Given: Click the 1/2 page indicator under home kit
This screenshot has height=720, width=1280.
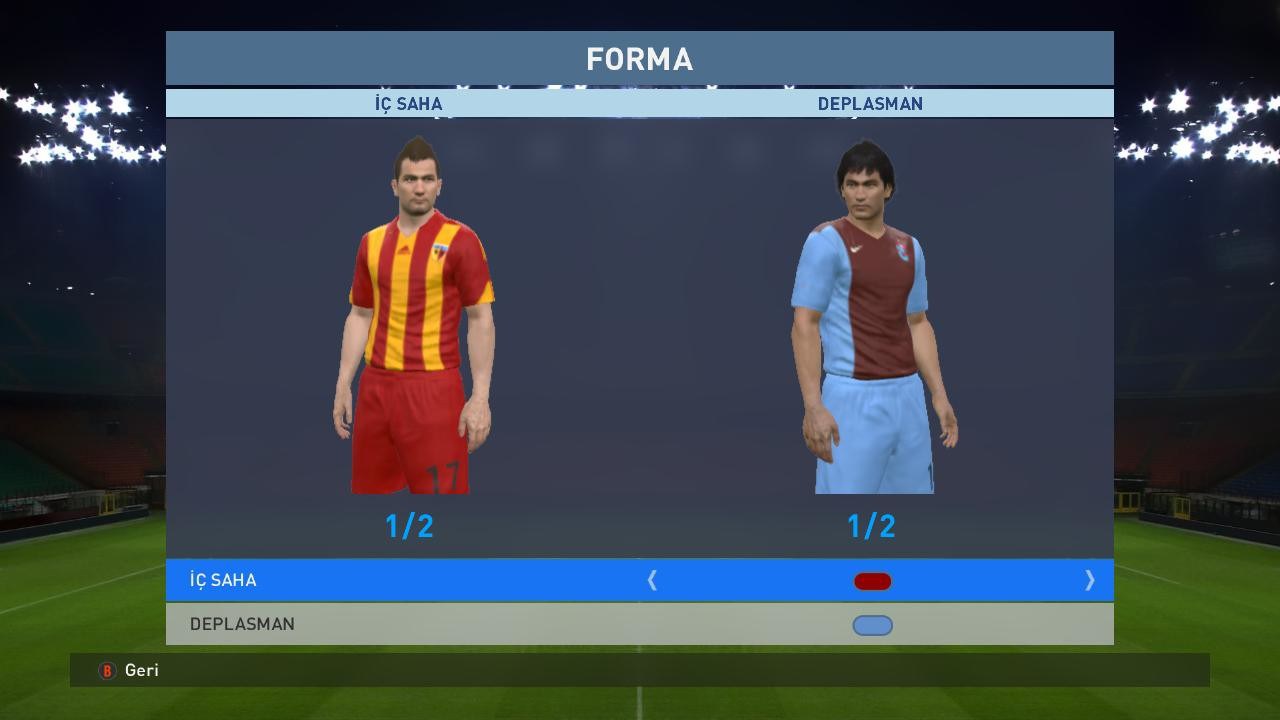Looking at the screenshot, I should [x=411, y=527].
